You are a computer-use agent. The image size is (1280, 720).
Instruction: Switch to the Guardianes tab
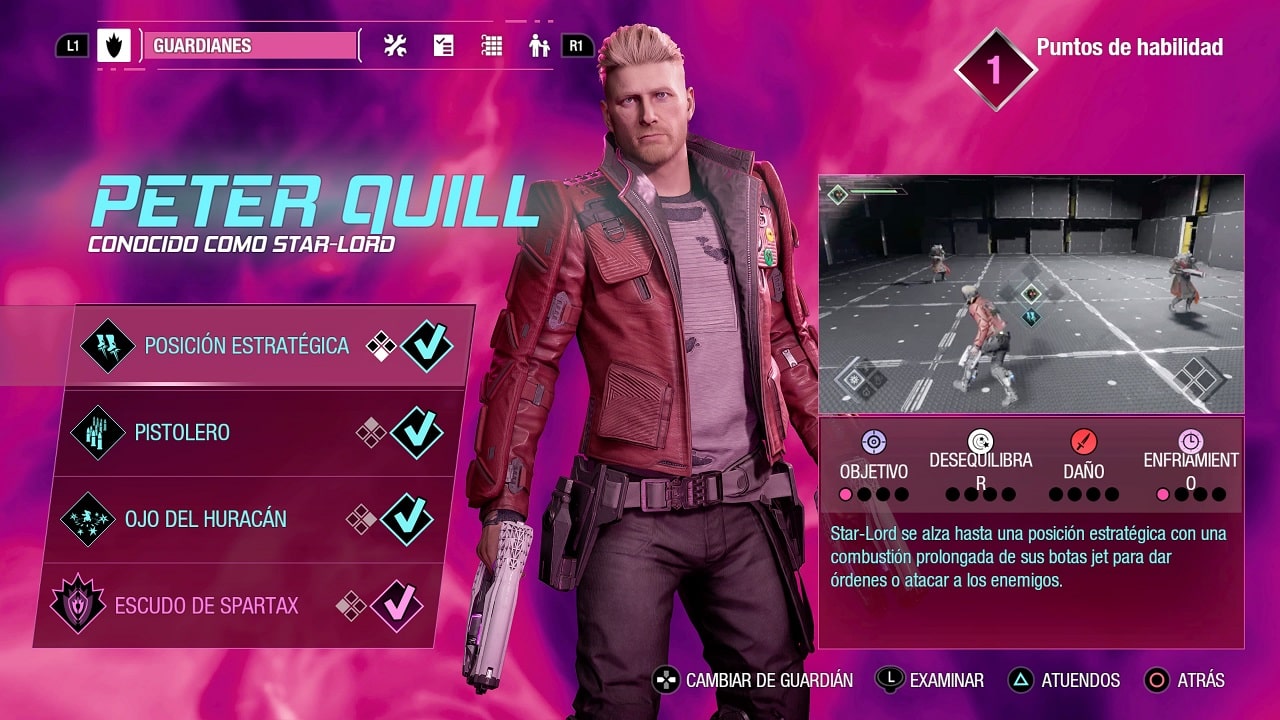250,46
